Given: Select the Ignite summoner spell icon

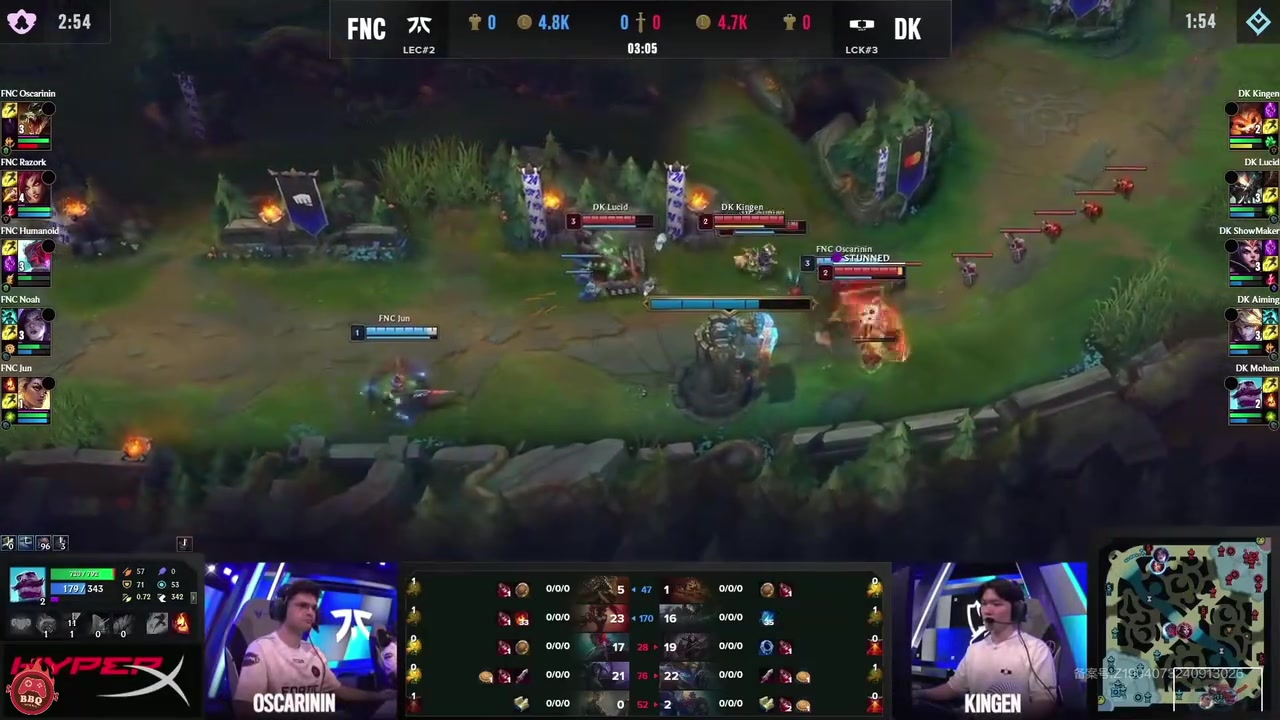Looking at the screenshot, I should [x=182, y=624].
